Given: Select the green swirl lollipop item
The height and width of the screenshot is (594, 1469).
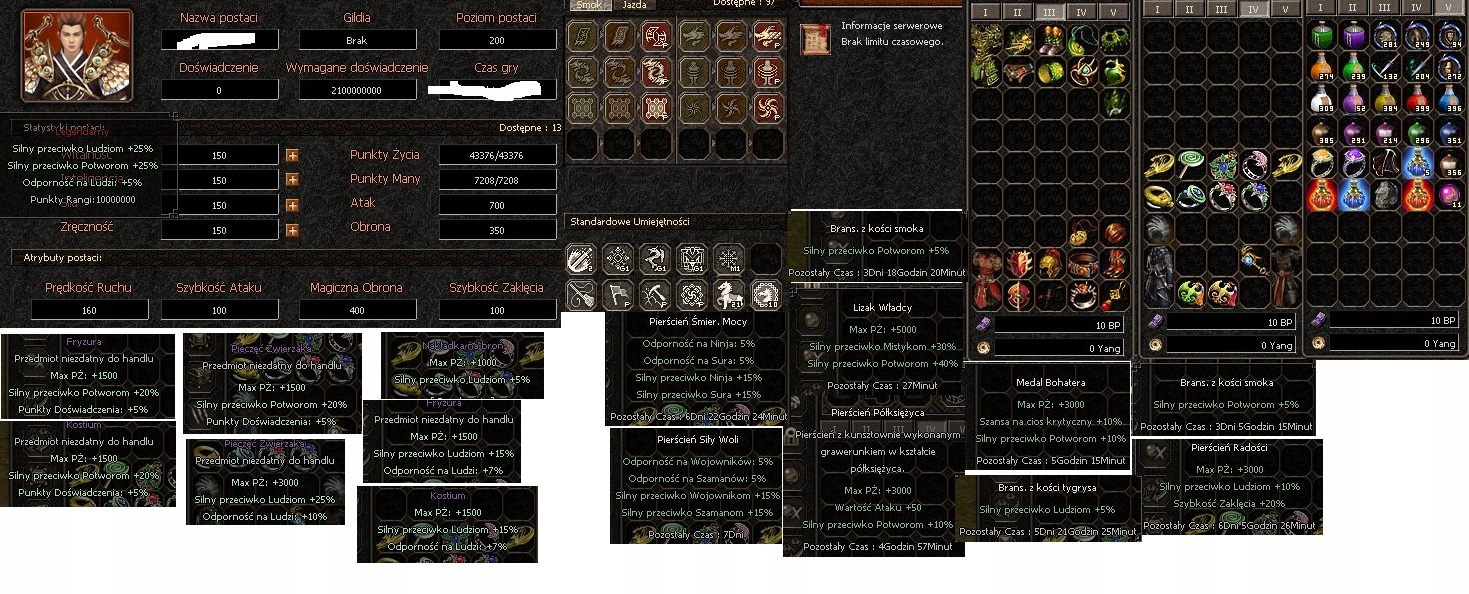Looking at the screenshot, I should 1190,165.
